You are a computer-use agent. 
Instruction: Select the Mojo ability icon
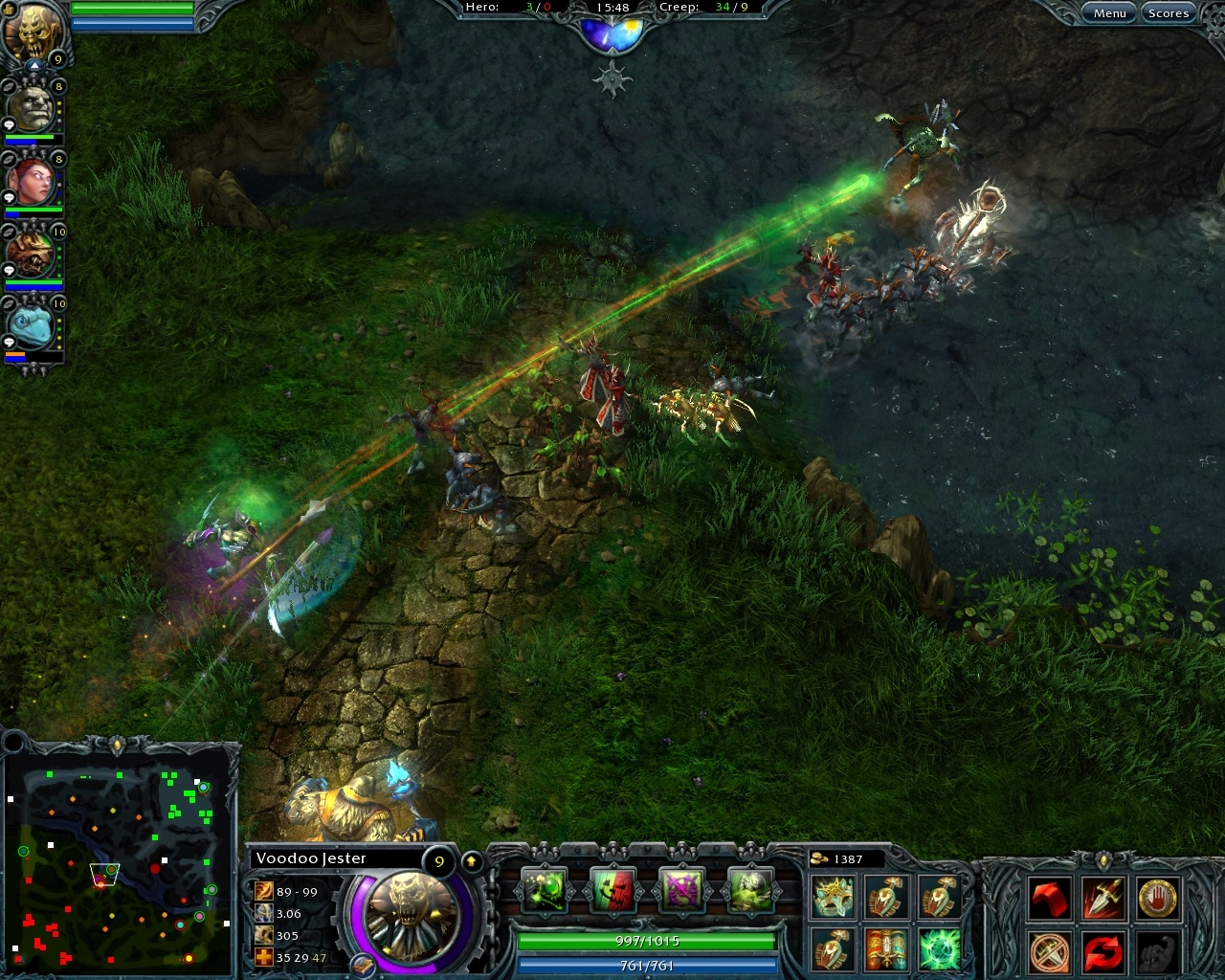[x=613, y=891]
